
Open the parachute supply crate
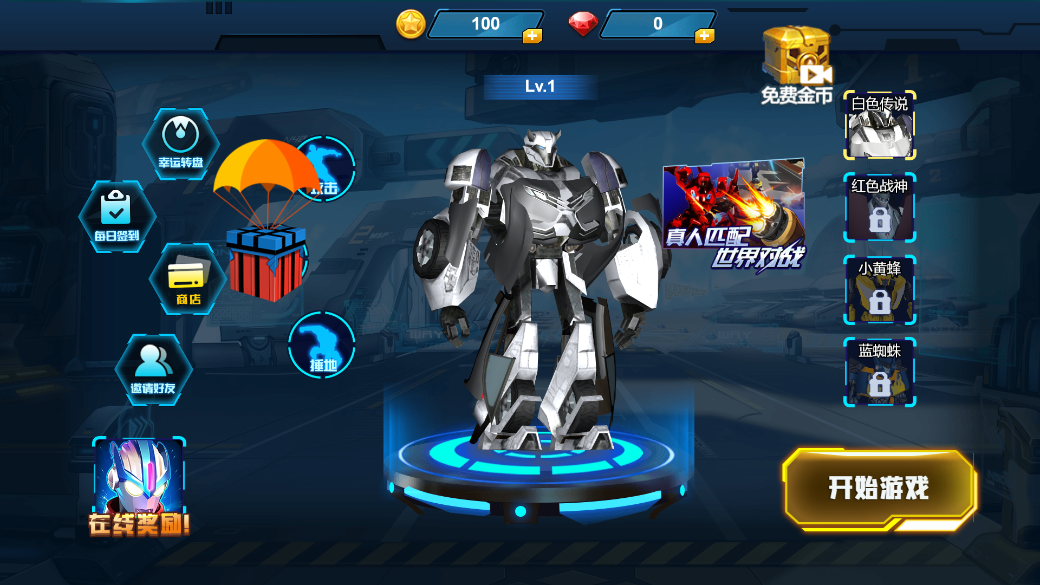pyautogui.click(x=265, y=222)
